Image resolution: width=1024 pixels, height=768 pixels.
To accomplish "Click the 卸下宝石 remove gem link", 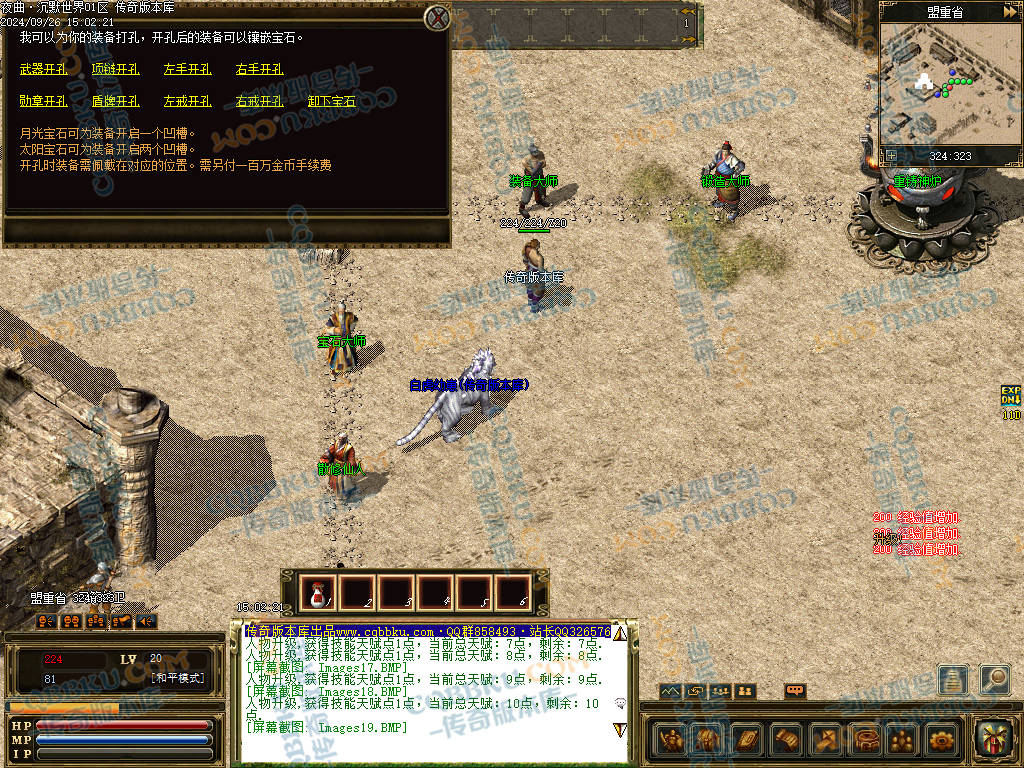I will click(331, 101).
